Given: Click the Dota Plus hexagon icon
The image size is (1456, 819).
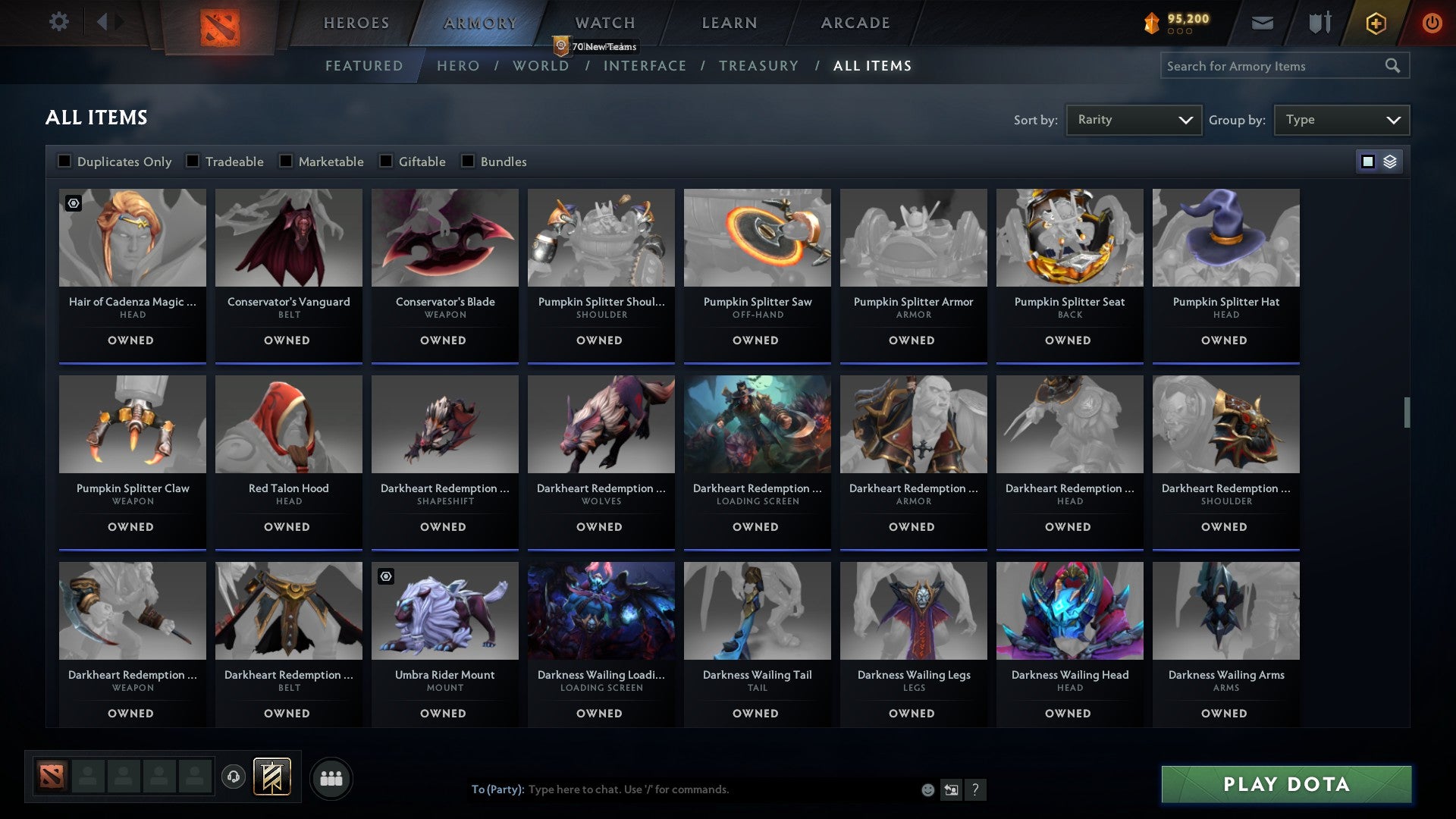Looking at the screenshot, I should [x=1375, y=23].
